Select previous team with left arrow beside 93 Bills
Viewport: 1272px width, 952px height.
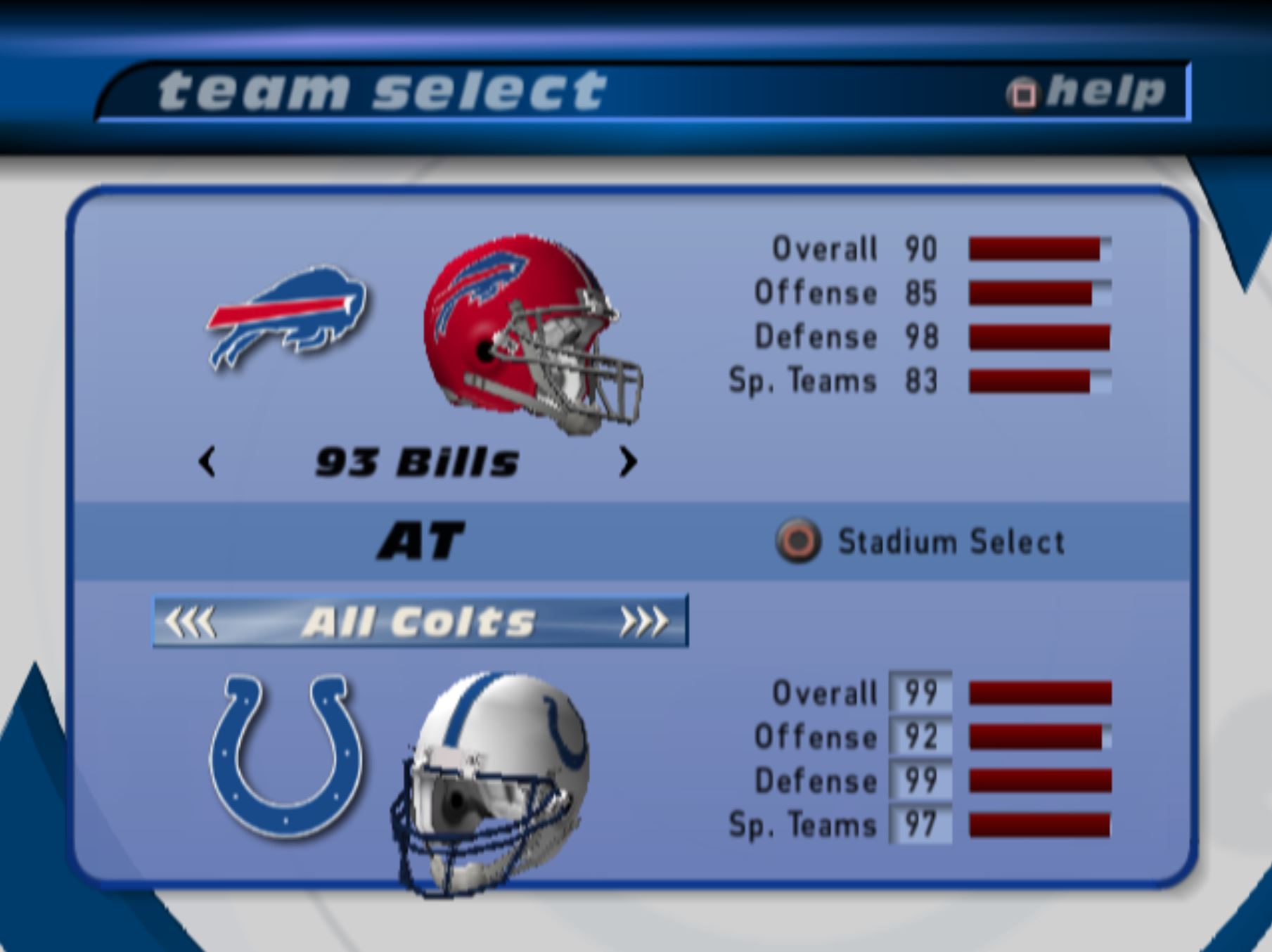(x=207, y=463)
